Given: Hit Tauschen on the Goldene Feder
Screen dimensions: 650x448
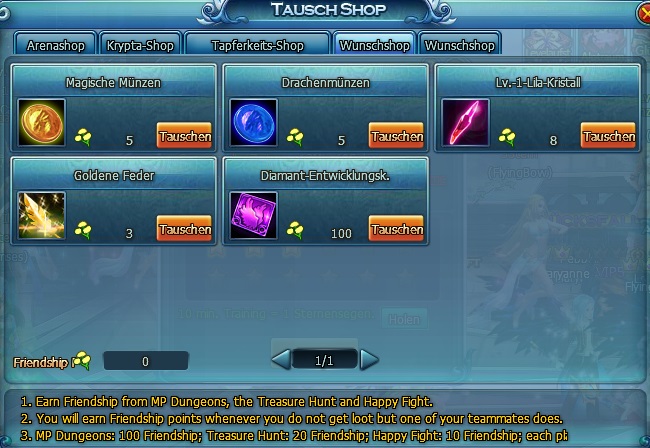Looking at the screenshot, I should (184, 228).
